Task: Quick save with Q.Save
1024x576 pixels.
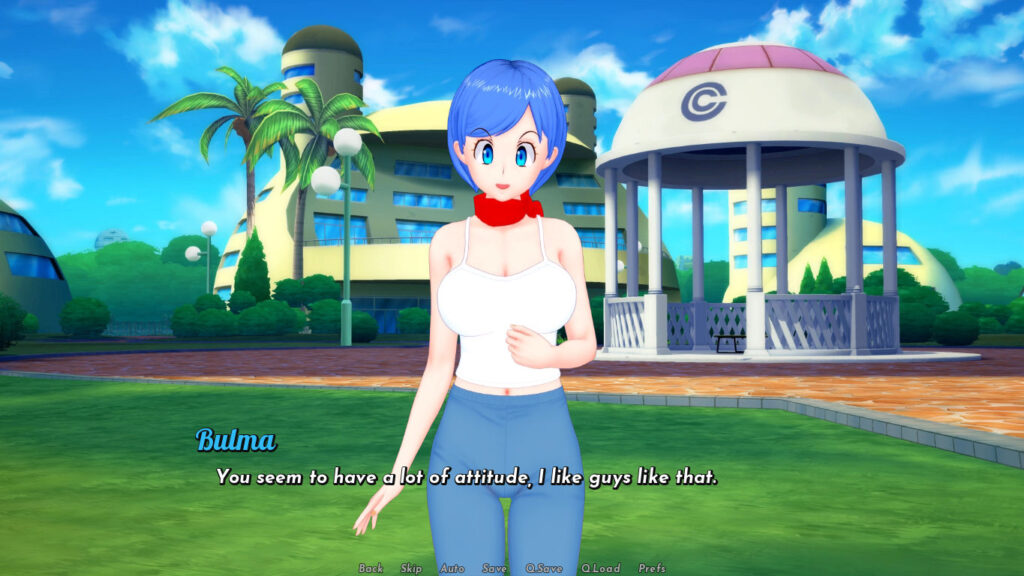Action: pos(545,568)
